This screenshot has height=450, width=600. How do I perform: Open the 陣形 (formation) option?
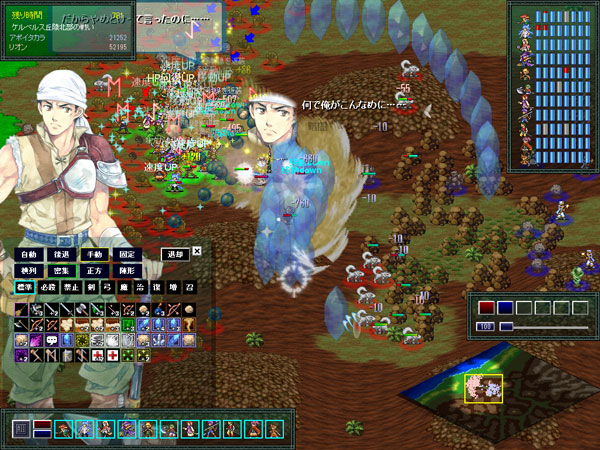(x=128, y=271)
